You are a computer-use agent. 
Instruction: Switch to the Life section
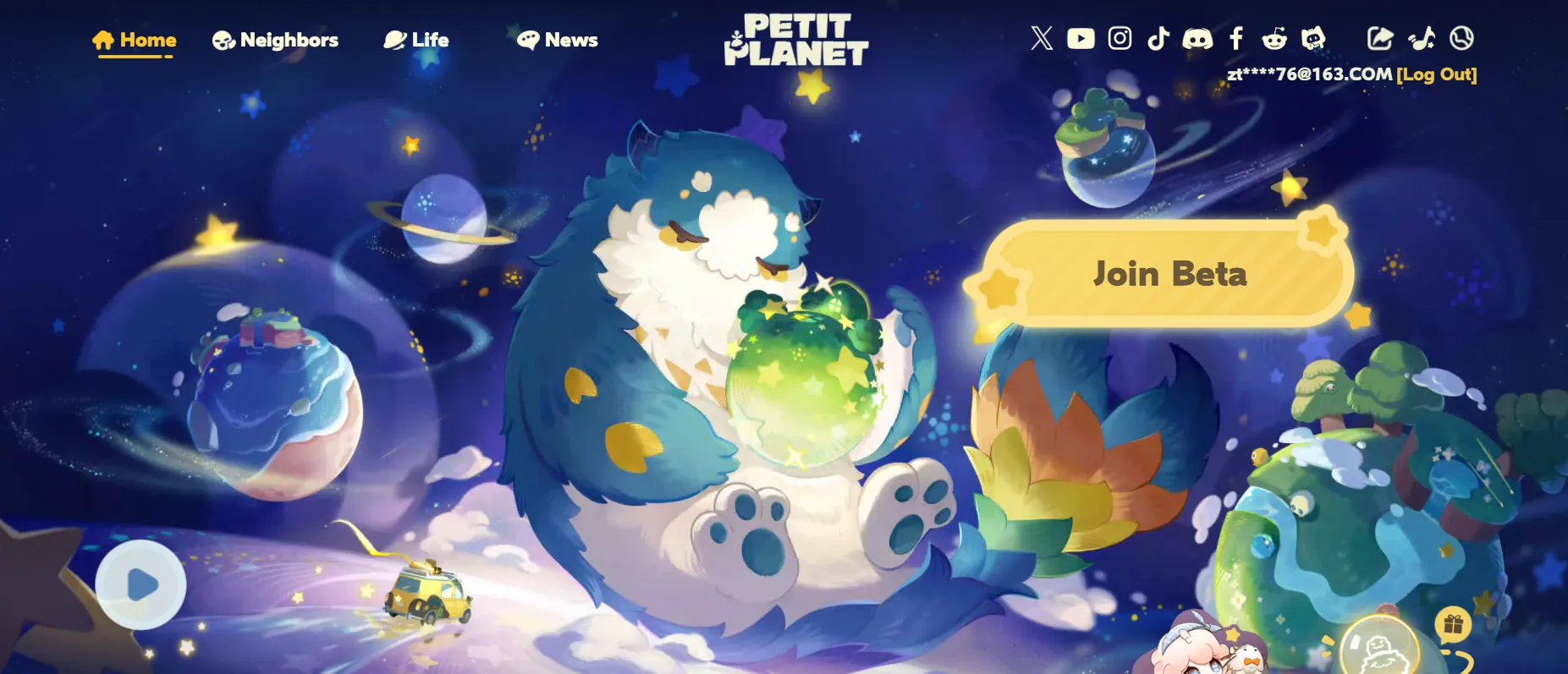click(418, 39)
